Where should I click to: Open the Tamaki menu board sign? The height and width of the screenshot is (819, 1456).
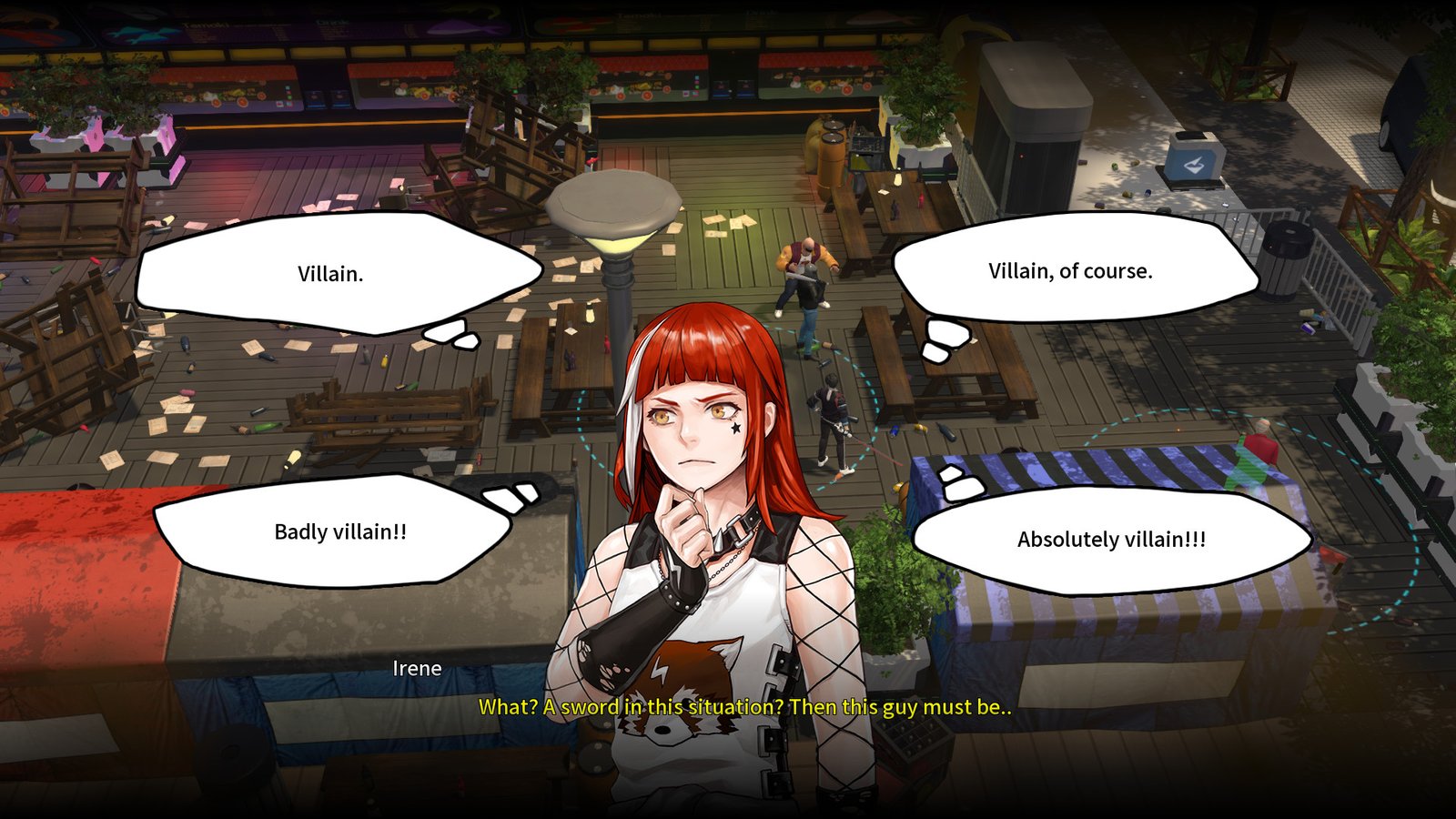tap(205, 24)
